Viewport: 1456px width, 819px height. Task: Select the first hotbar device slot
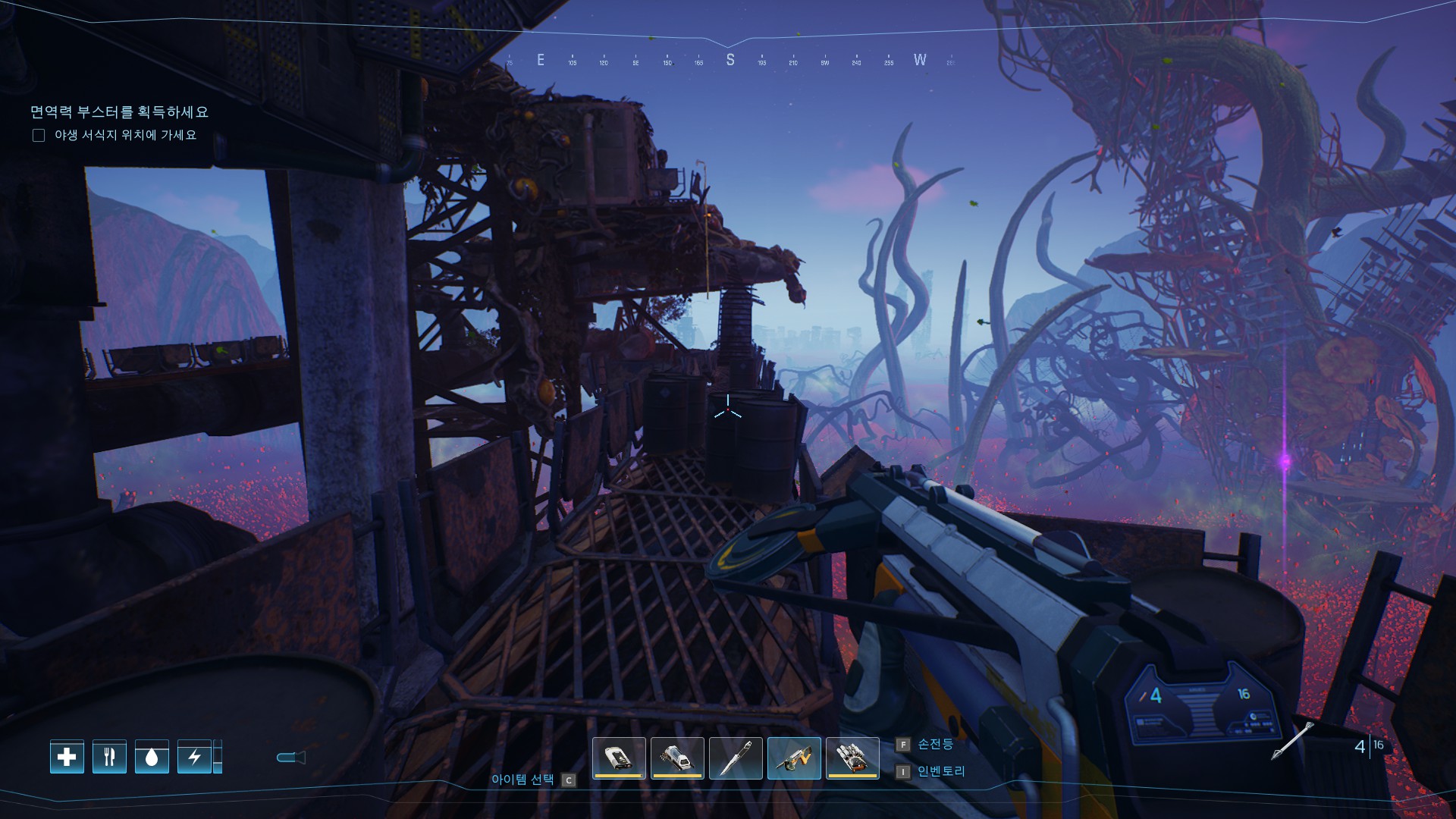pos(619,758)
